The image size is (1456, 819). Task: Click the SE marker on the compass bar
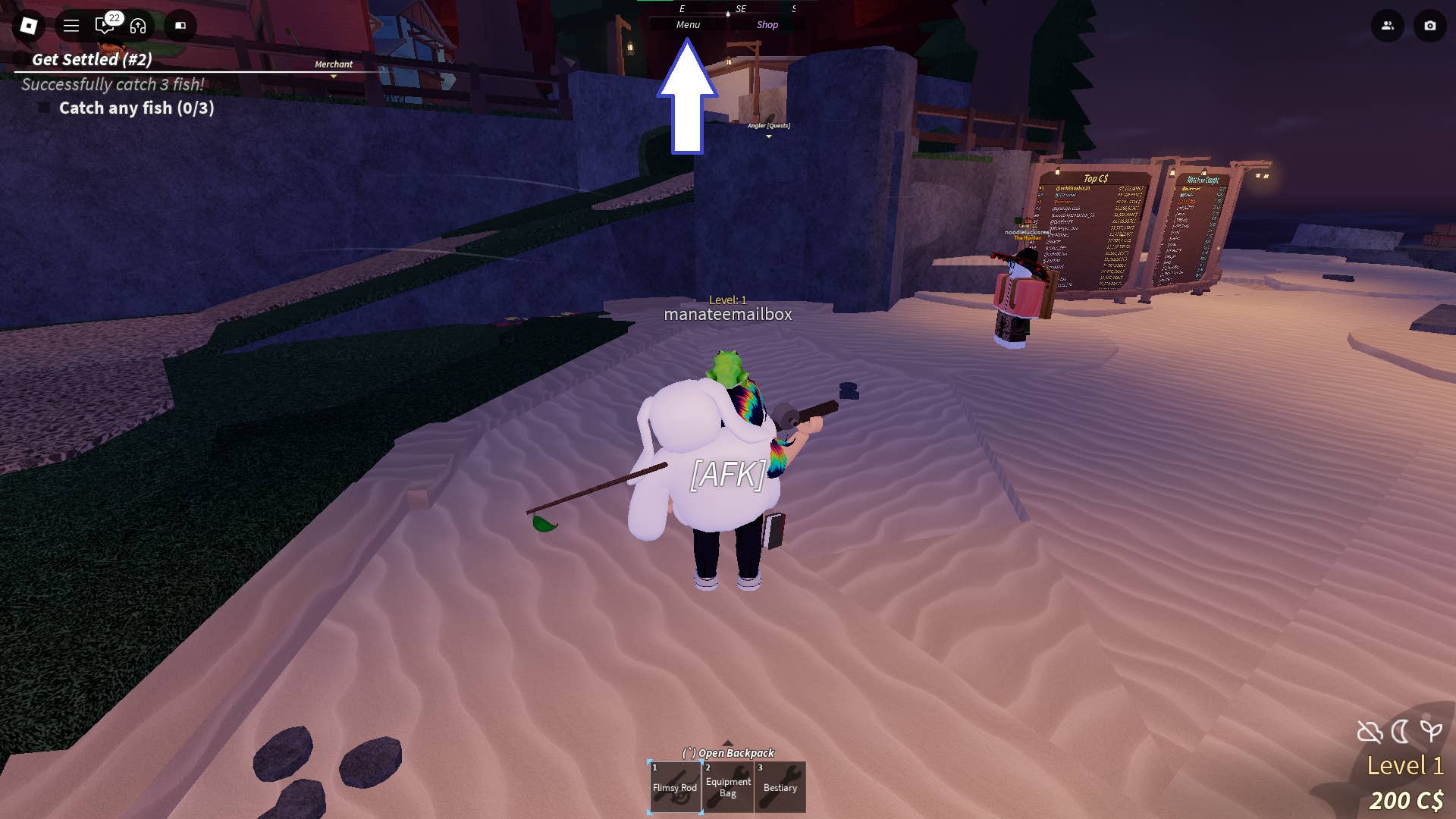point(741,10)
